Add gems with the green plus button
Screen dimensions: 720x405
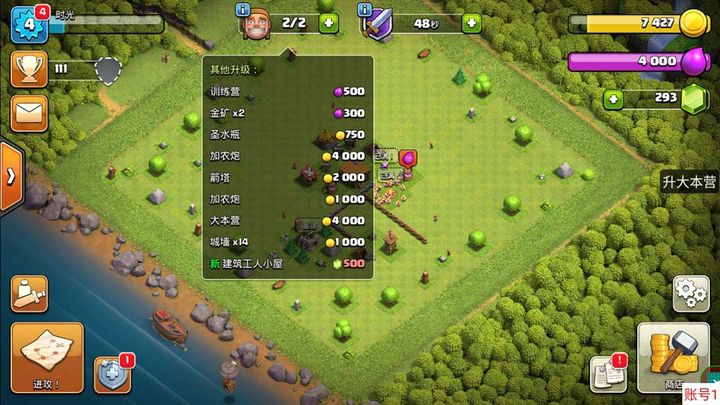(614, 98)
